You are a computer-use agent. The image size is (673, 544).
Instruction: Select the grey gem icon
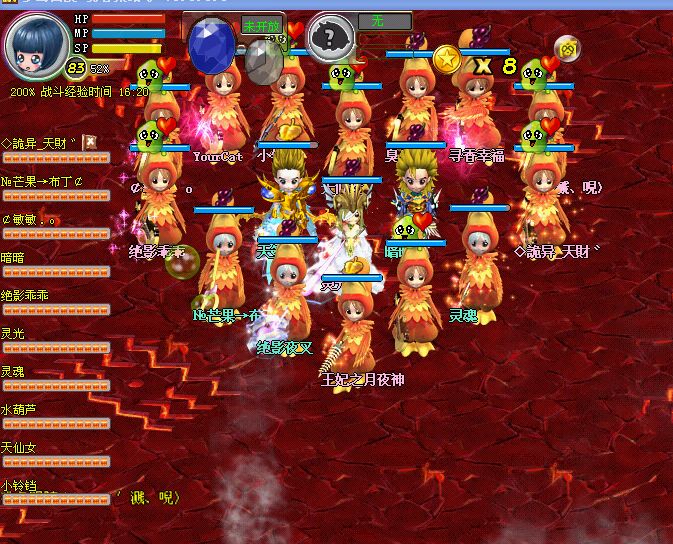pos(263,60)
